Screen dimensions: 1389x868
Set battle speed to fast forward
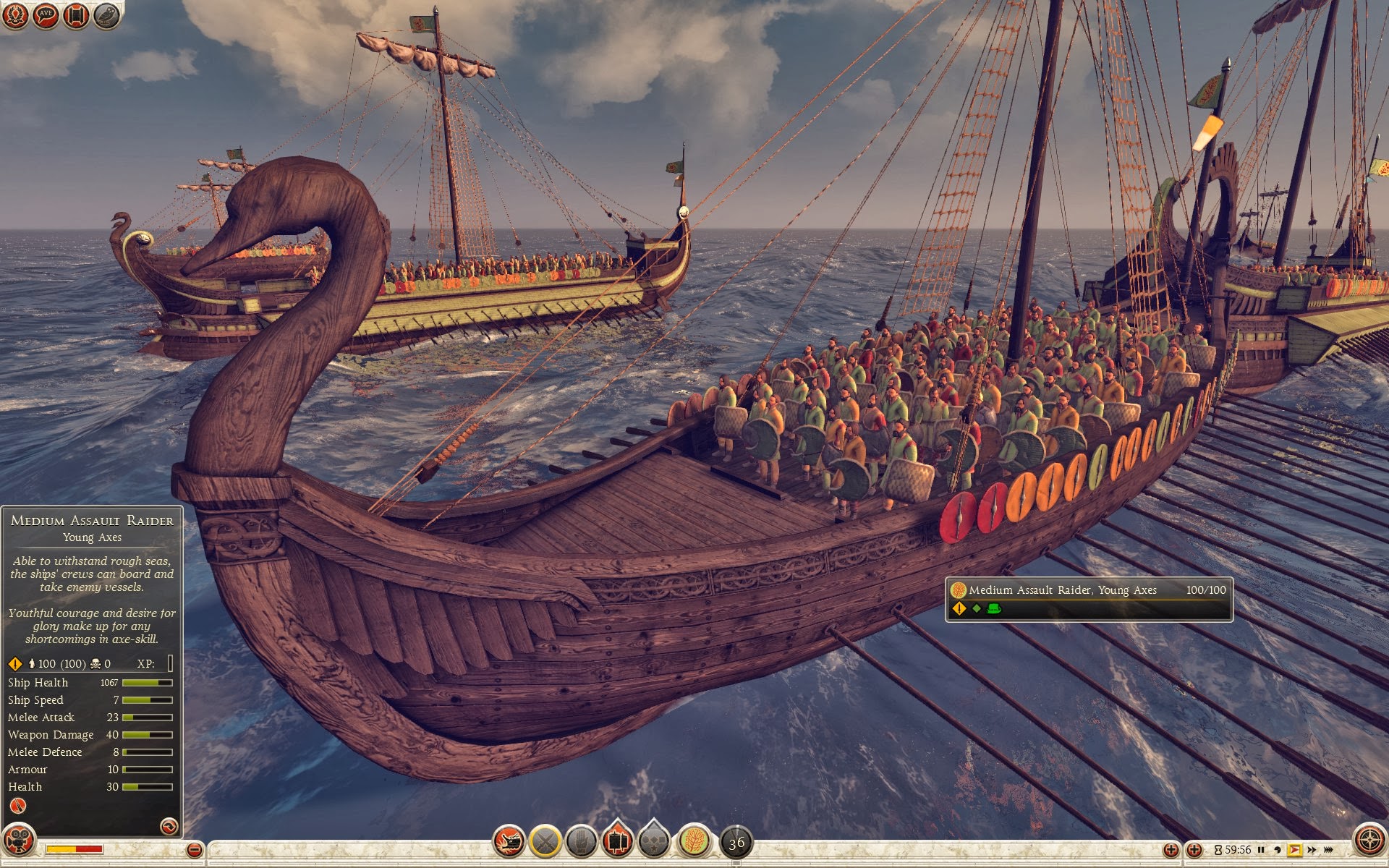1312,850
